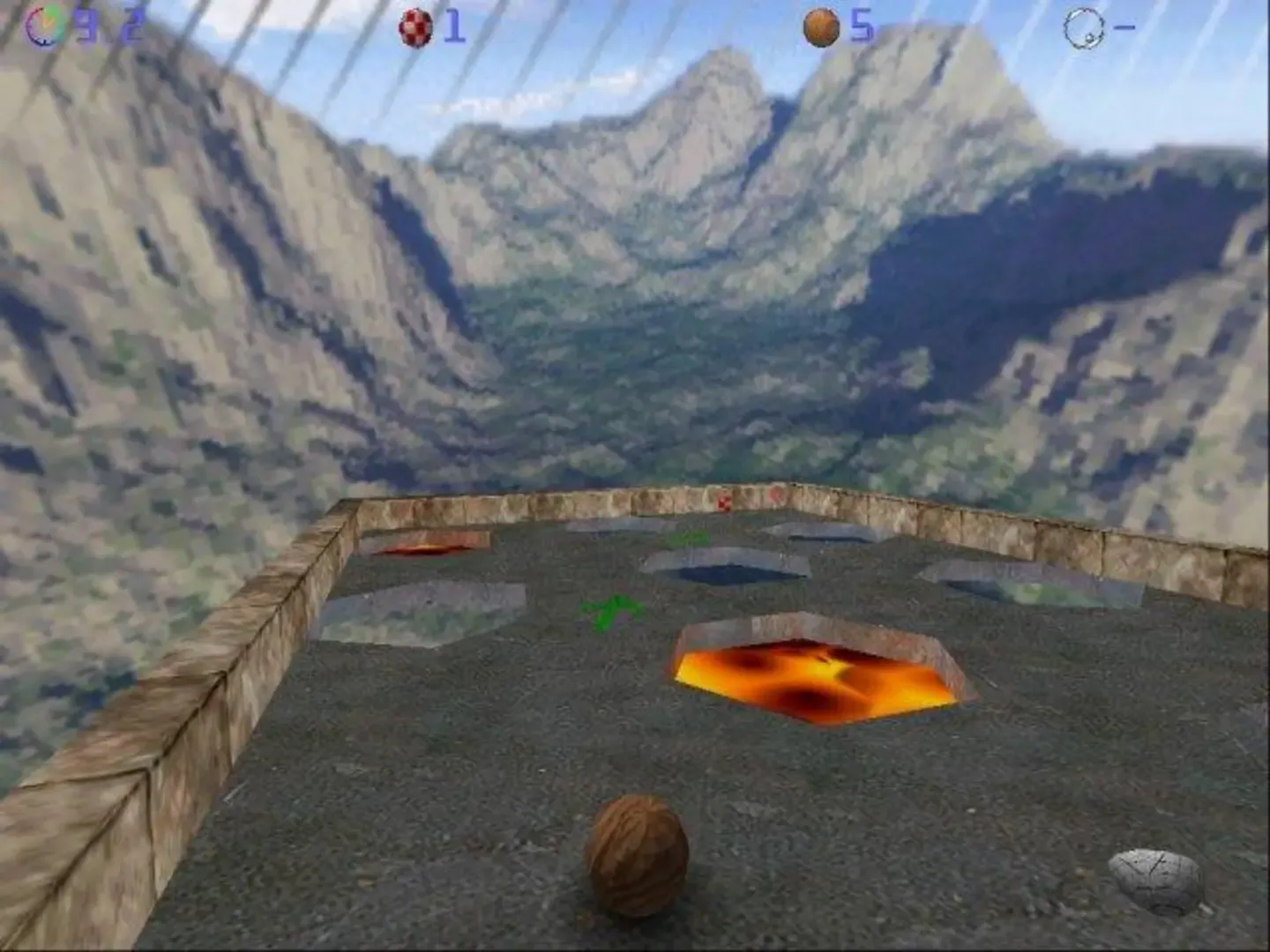The image size is (1270, 952).
Task: Select the red checkered ball icon
Action: 415,26
